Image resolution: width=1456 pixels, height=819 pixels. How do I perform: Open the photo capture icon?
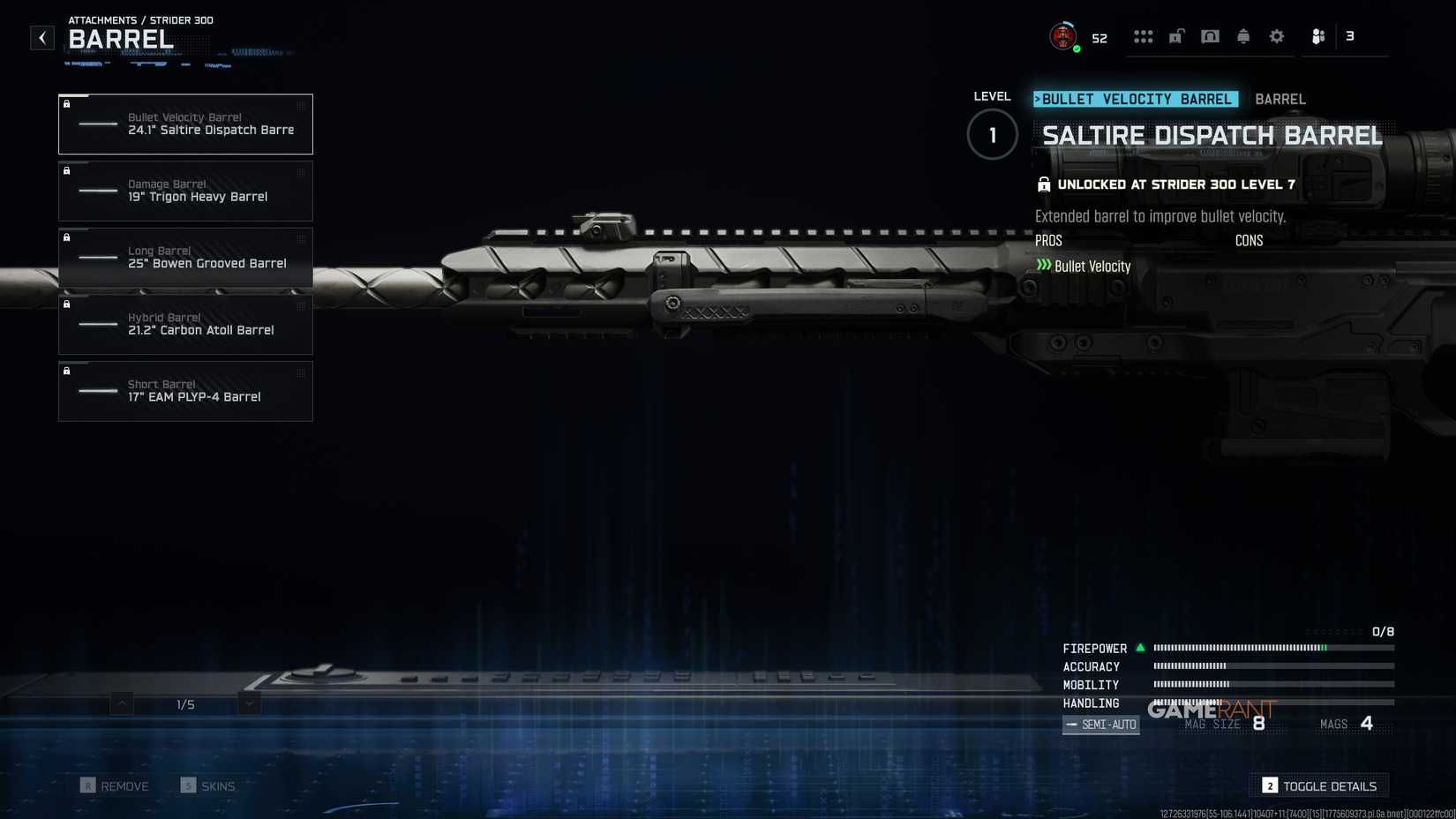coord(1210,36)
